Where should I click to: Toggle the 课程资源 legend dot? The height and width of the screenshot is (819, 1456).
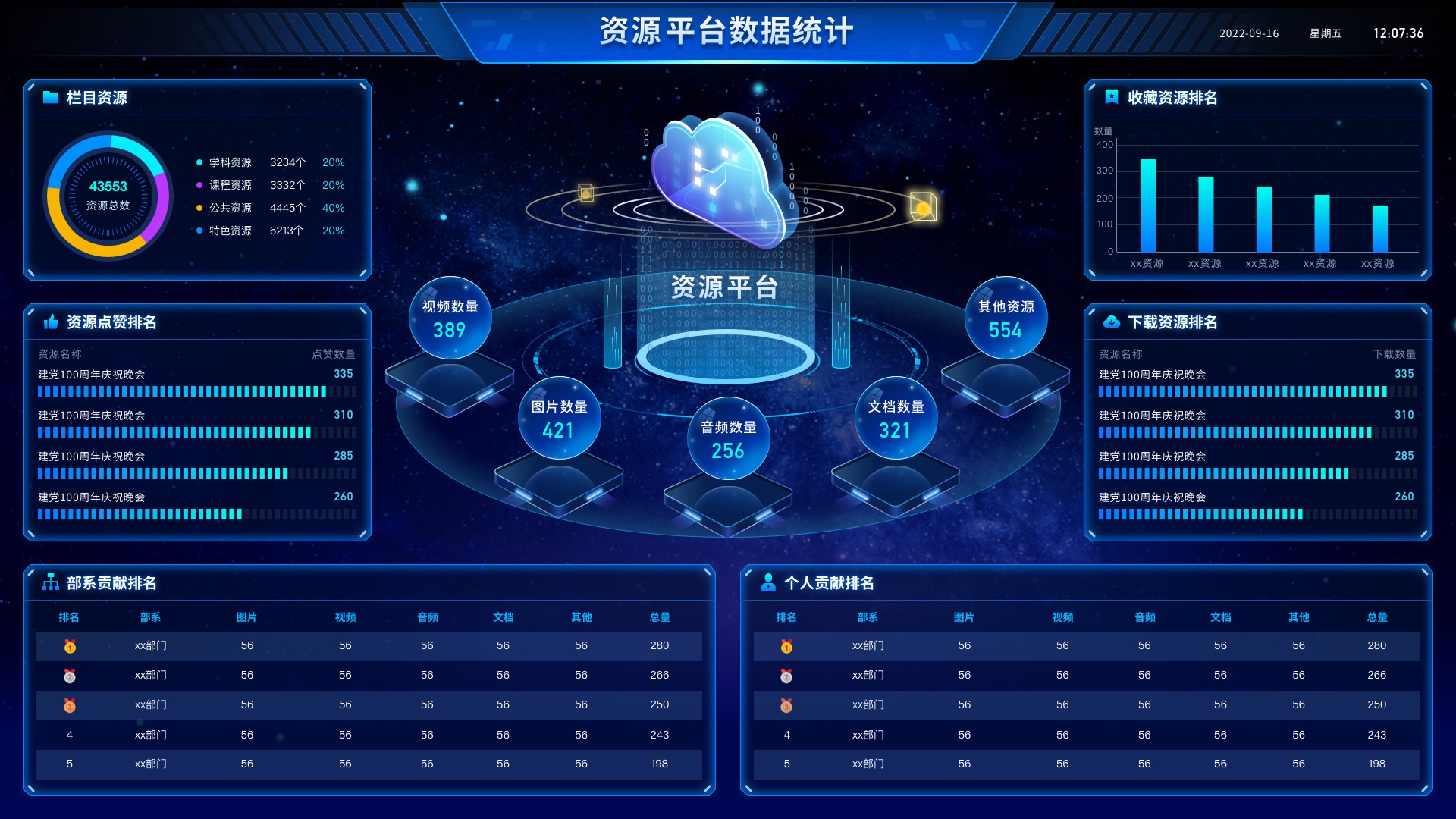pos(199,185)
